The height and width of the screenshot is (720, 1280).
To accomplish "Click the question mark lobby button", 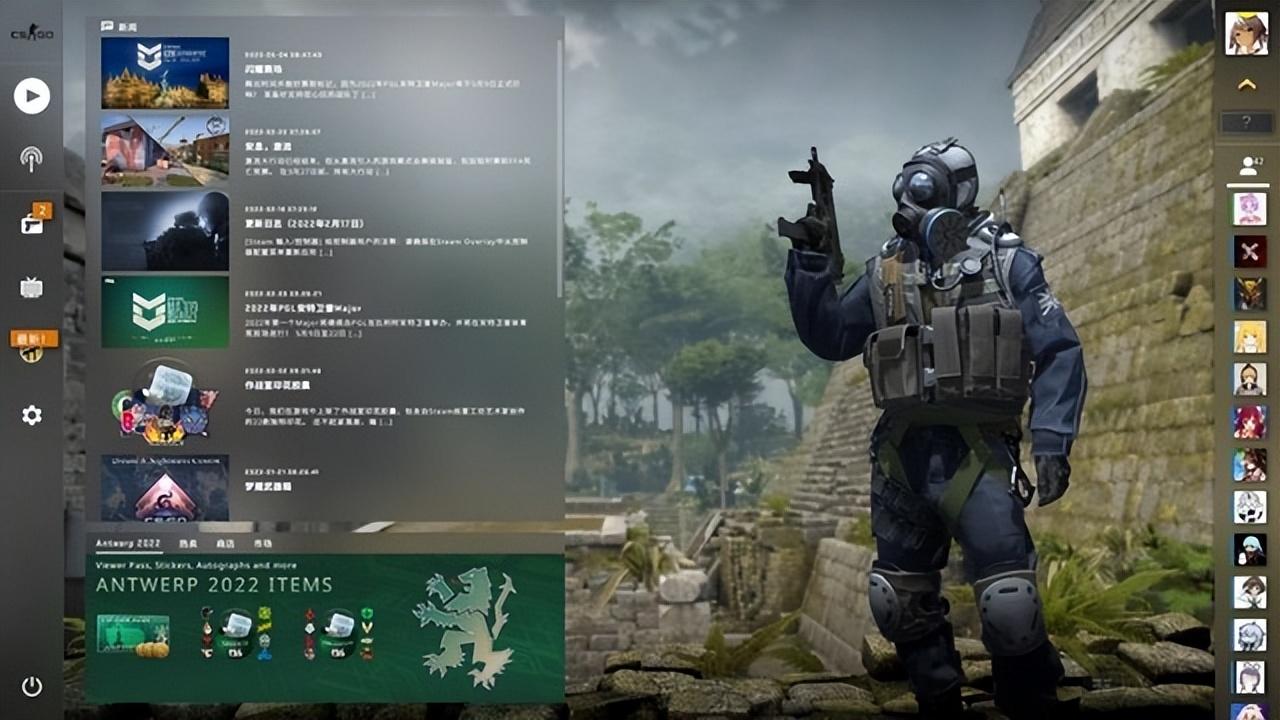I will click(1246, 123).
